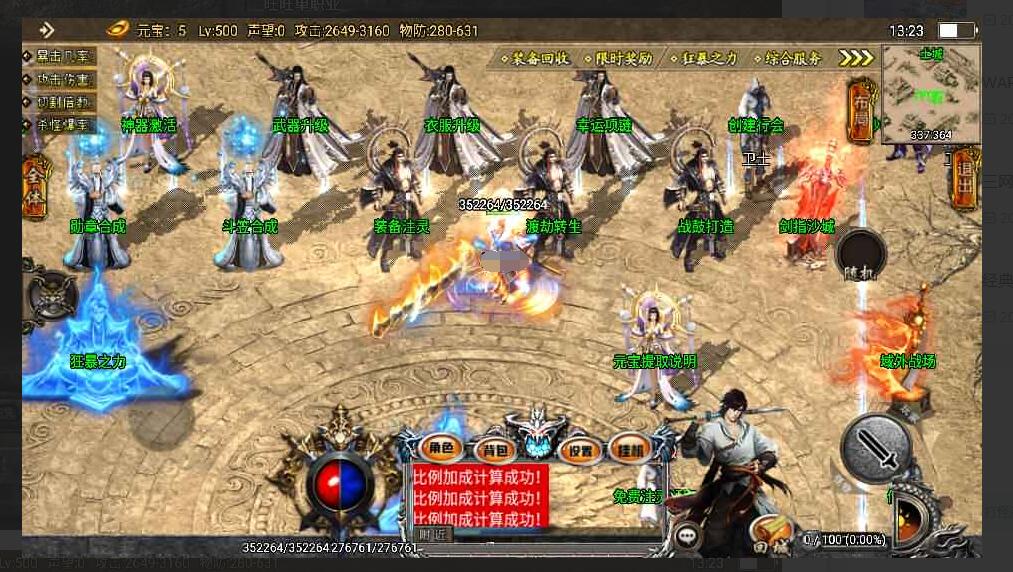This screenshot has height=572, width=1013.
Task: Click the arrow icon in the top-left corner
Action: [45, 30]
